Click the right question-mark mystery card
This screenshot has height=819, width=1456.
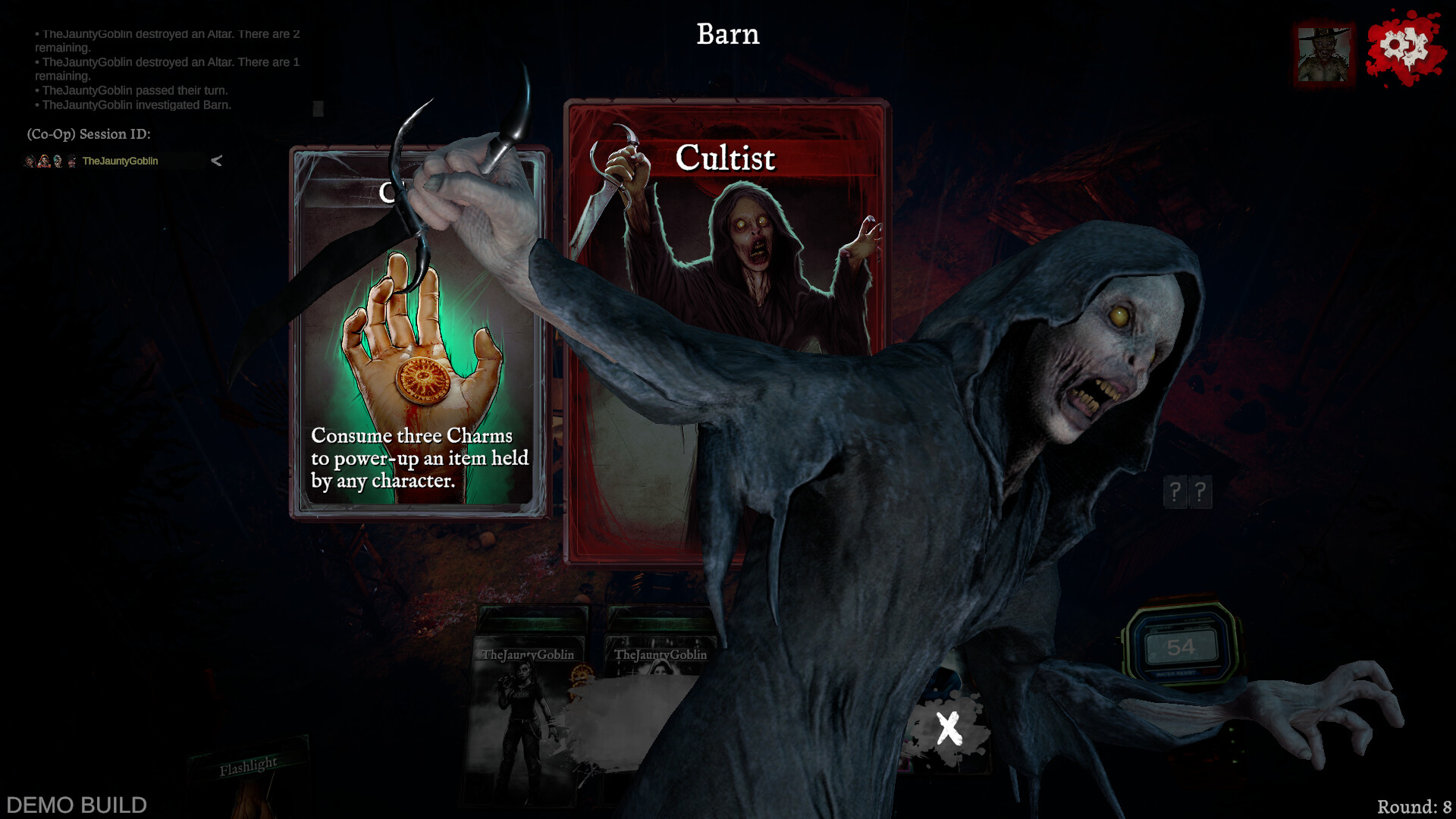pos(1201,492)
